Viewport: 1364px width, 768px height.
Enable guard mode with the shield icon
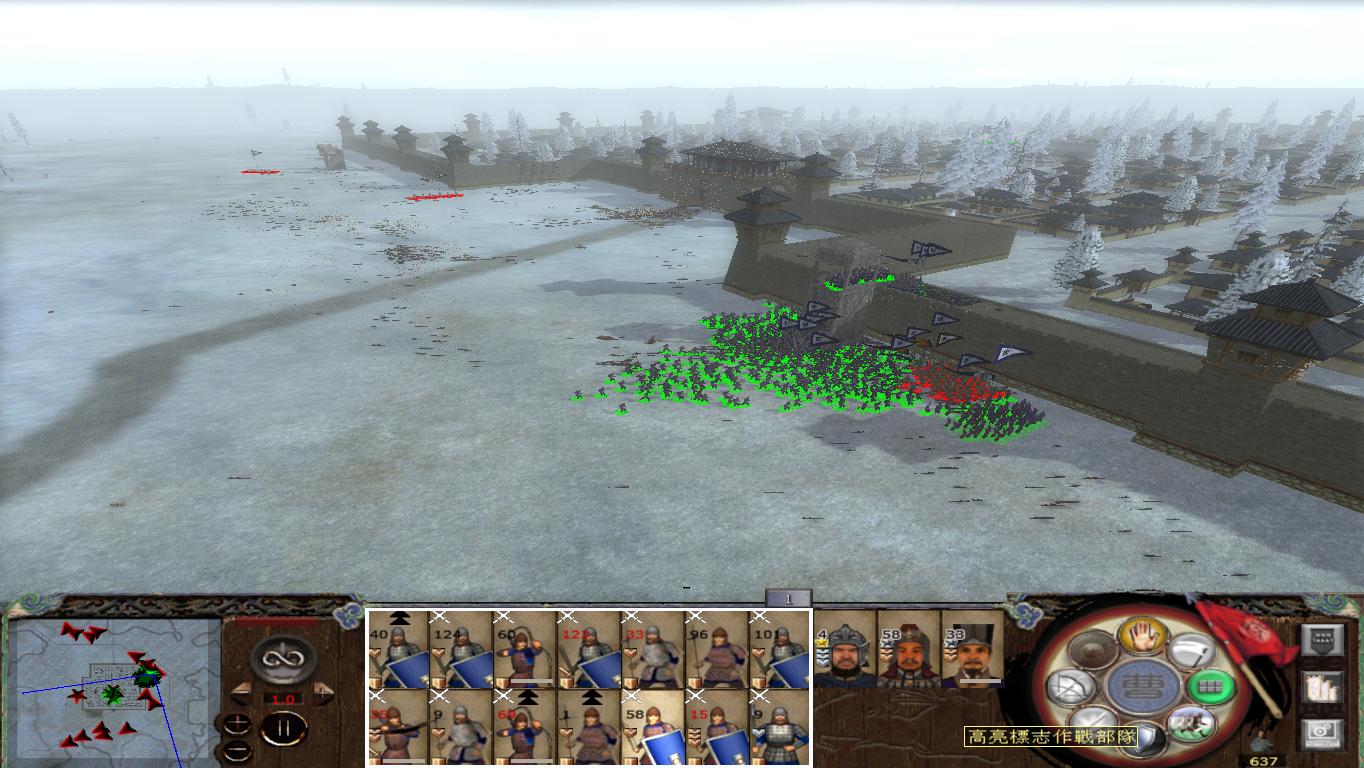[x=1146, y=738]
